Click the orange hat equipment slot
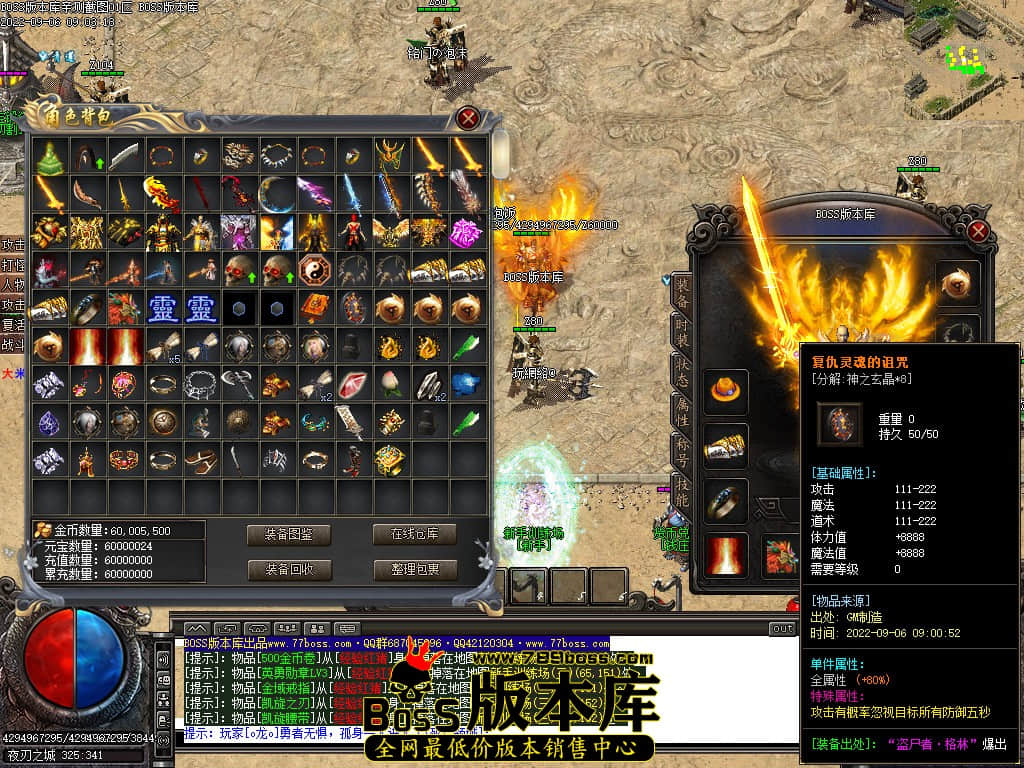Screen dimensions: 1024x768 click(x=726, y=391)
